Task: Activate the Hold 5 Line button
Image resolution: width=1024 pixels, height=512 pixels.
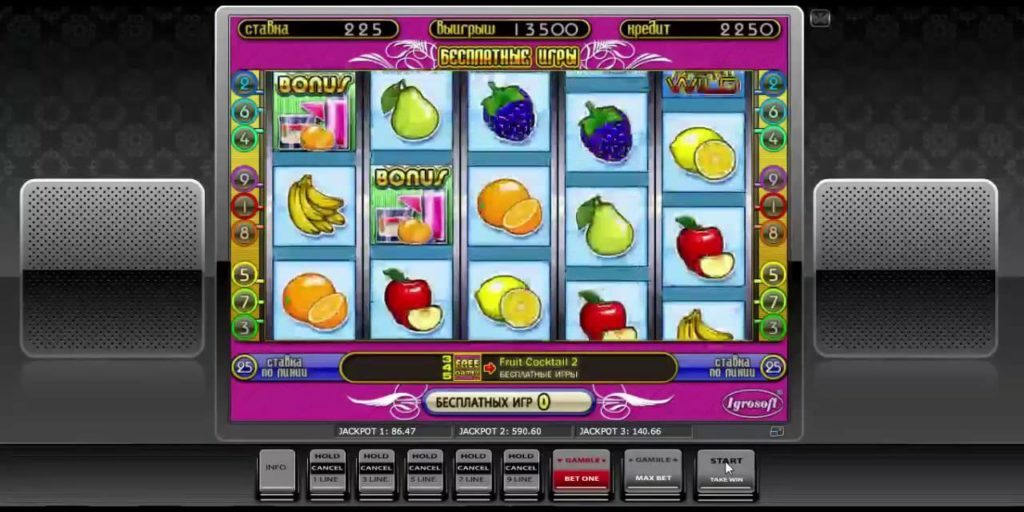Action: pyautogui.click(x=424, y=468)
